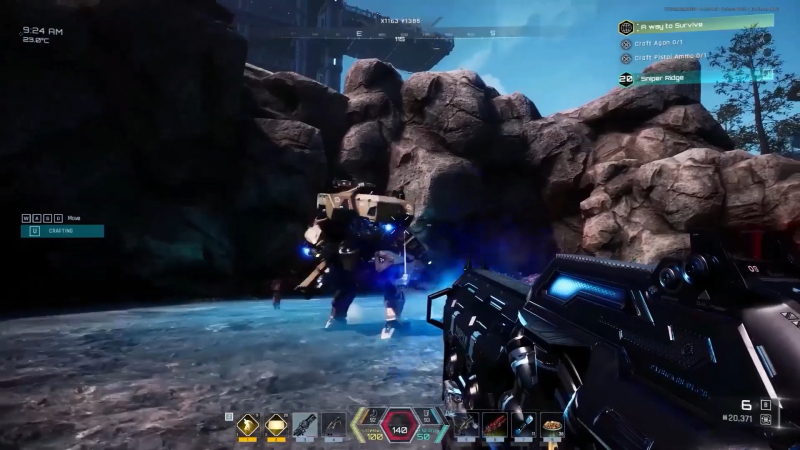Use the food bowl hotbar slot

[552, 425]
